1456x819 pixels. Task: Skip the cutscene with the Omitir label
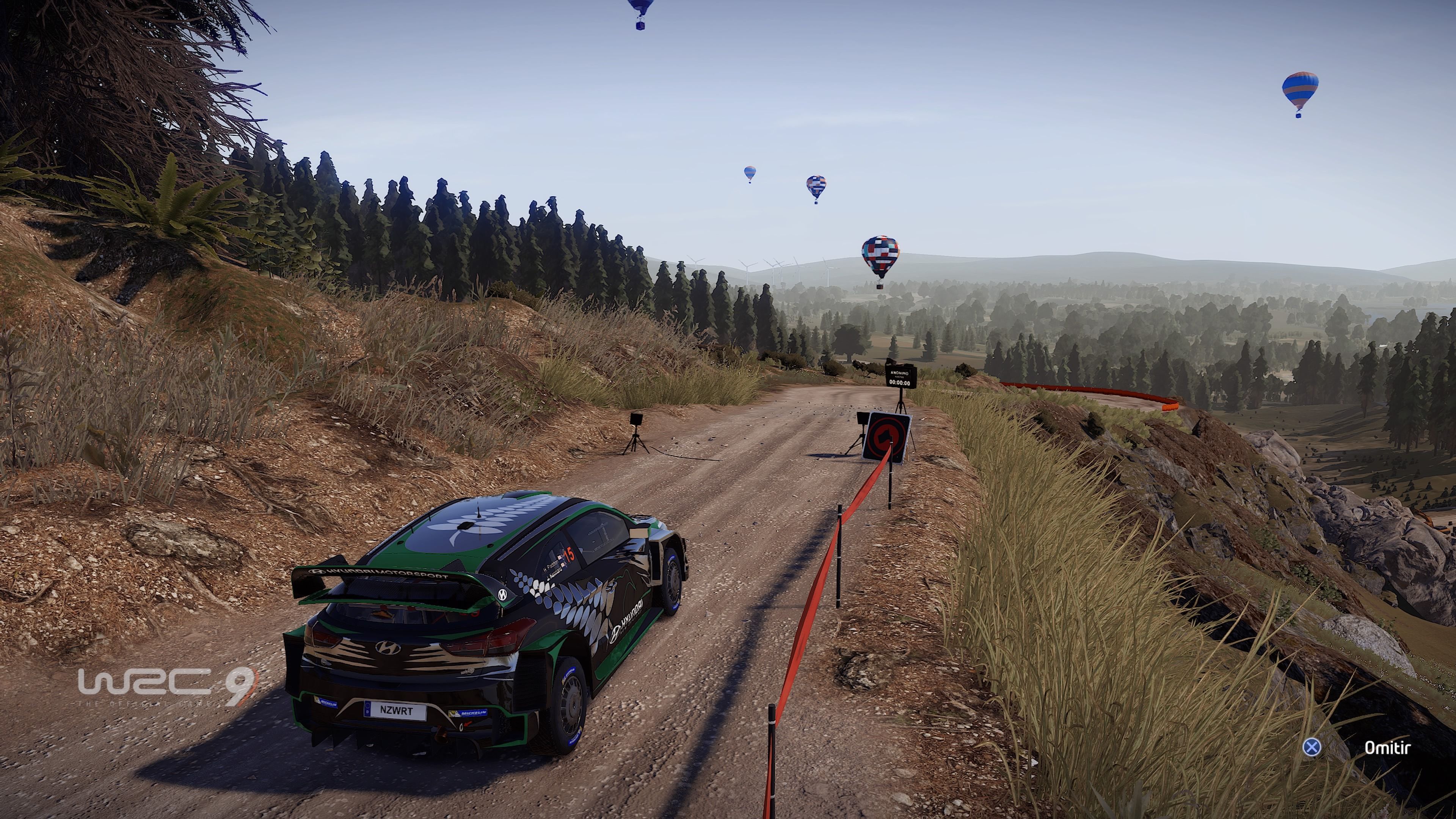point(1387,748)
